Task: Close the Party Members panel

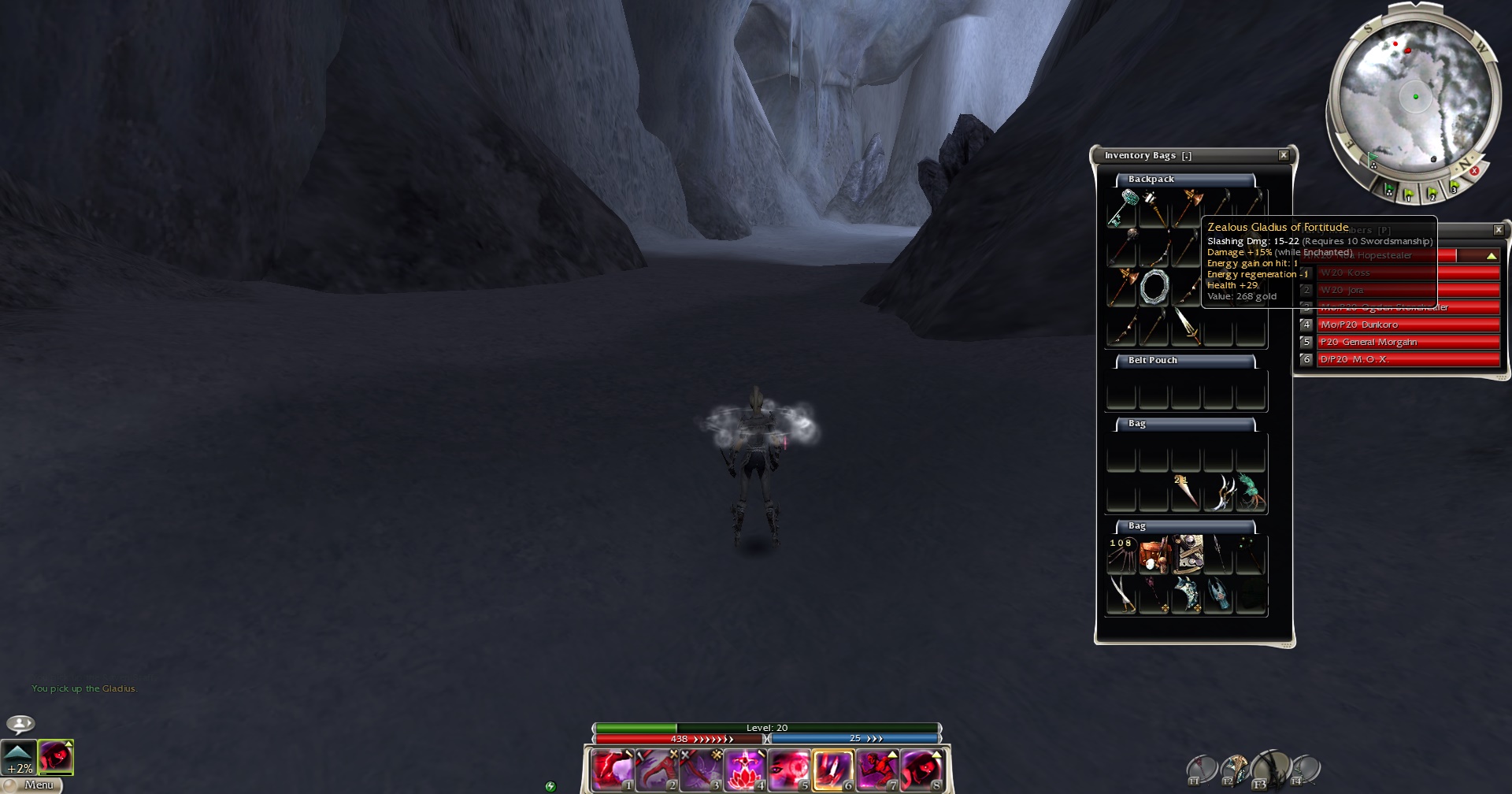Action: tap(1499, 230)
